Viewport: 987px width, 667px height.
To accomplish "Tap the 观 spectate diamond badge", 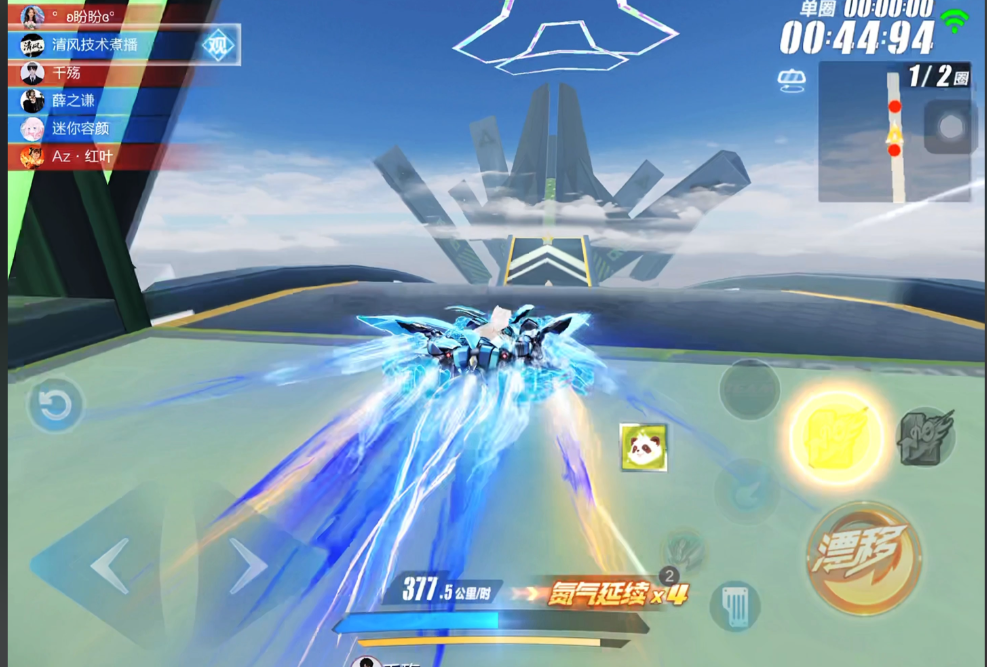I will click(218, 45).
